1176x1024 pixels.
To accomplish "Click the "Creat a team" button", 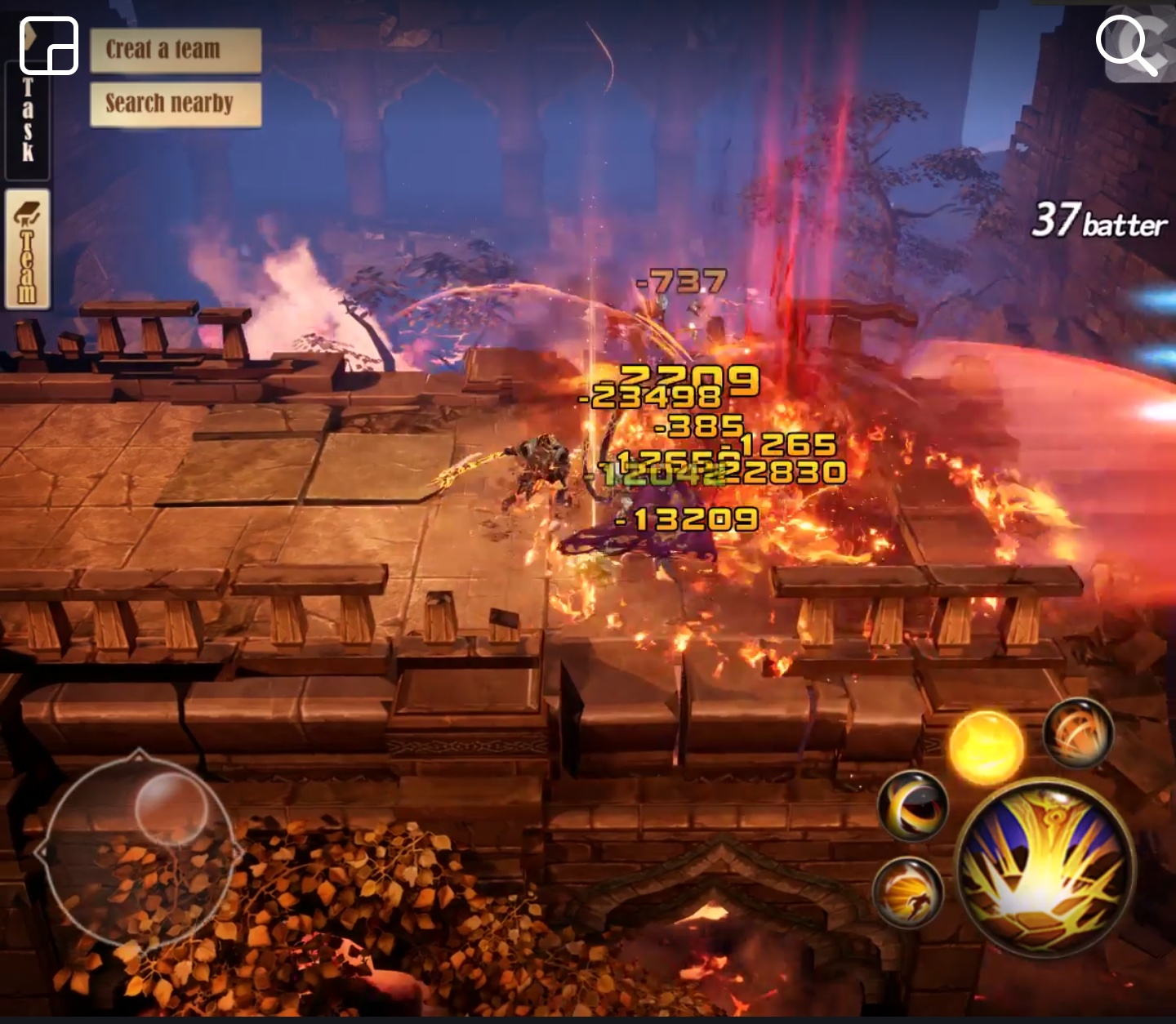I will (x=176, y=50).
